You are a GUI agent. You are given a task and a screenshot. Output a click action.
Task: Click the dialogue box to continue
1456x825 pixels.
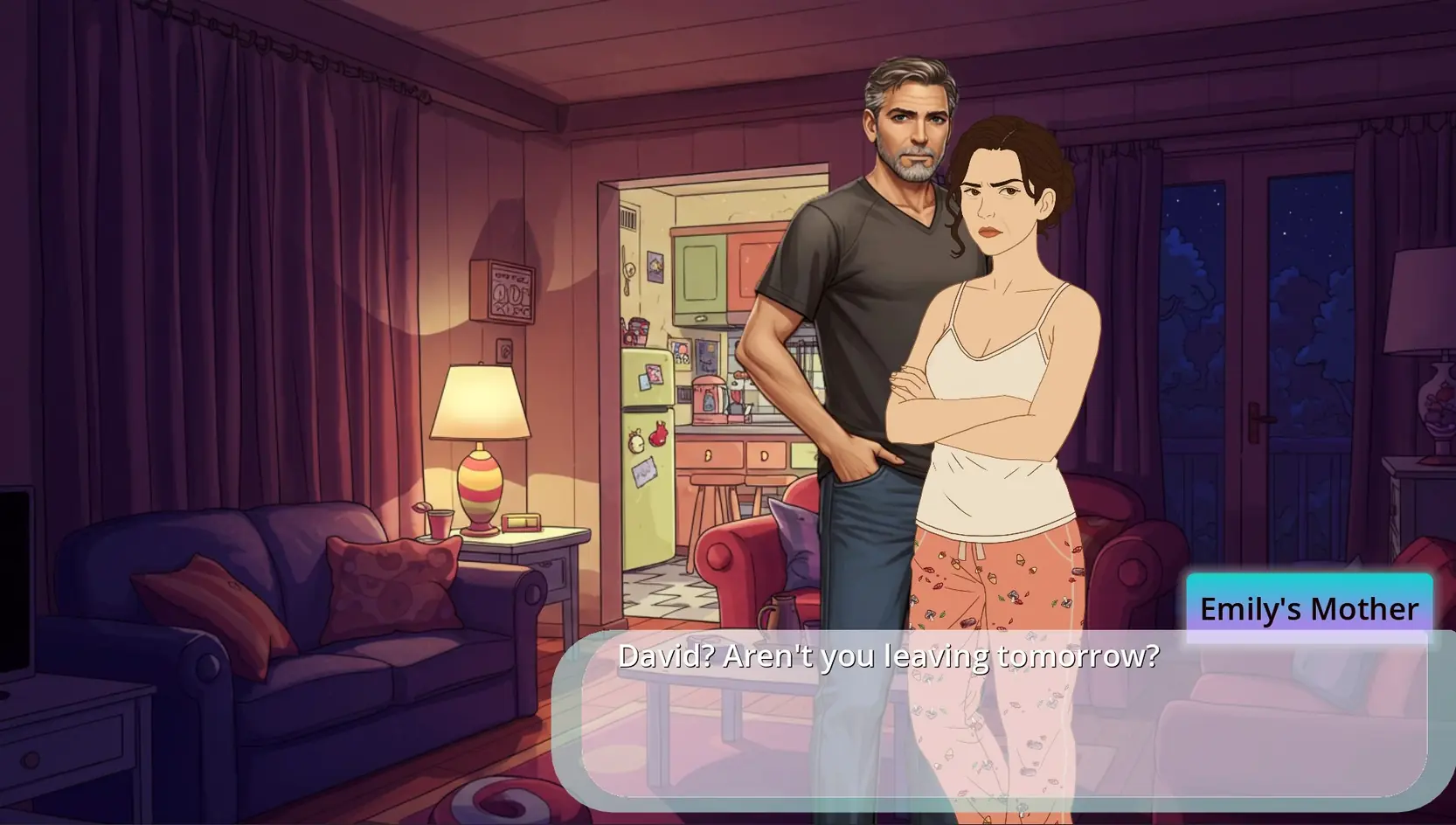pos(1003,717)
